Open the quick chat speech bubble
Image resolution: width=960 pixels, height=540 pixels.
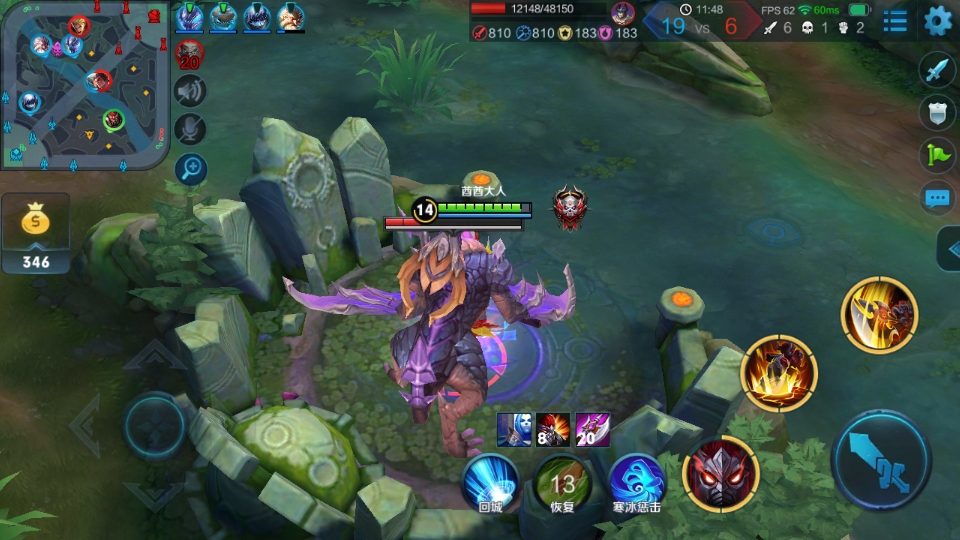coord(937,197)
